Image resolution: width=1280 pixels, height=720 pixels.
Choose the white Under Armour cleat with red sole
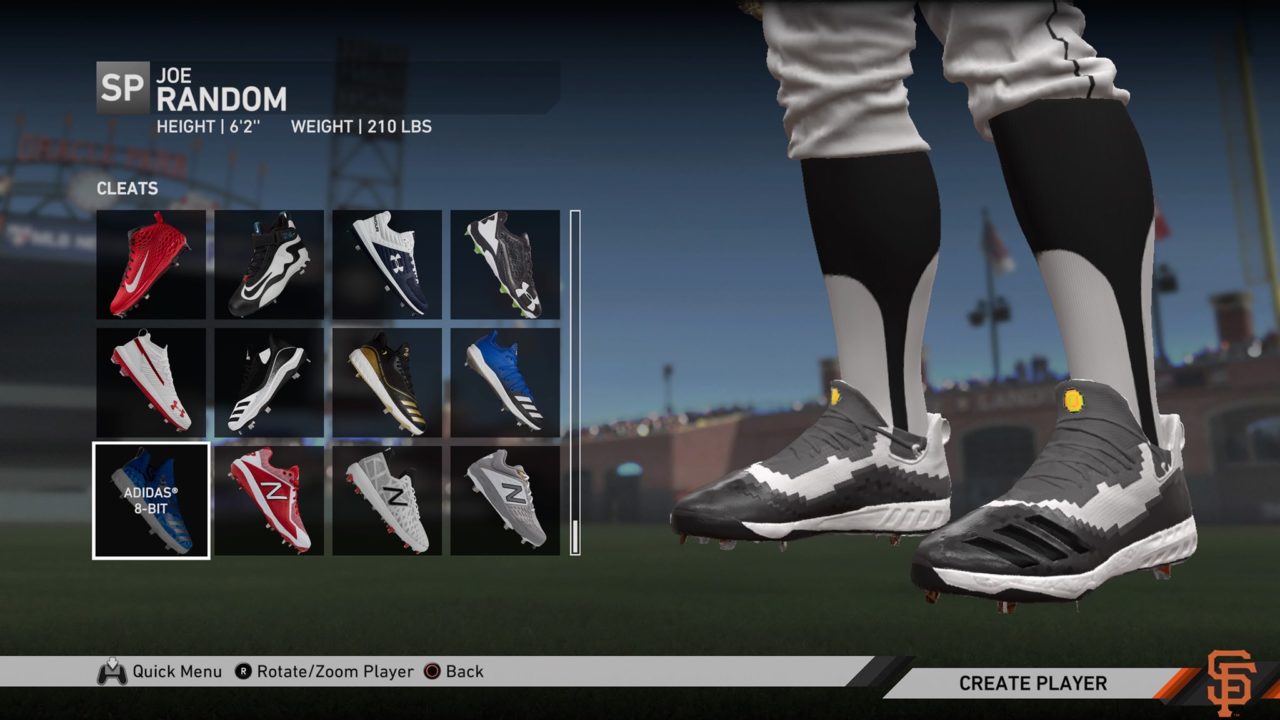tap(151, 382)
